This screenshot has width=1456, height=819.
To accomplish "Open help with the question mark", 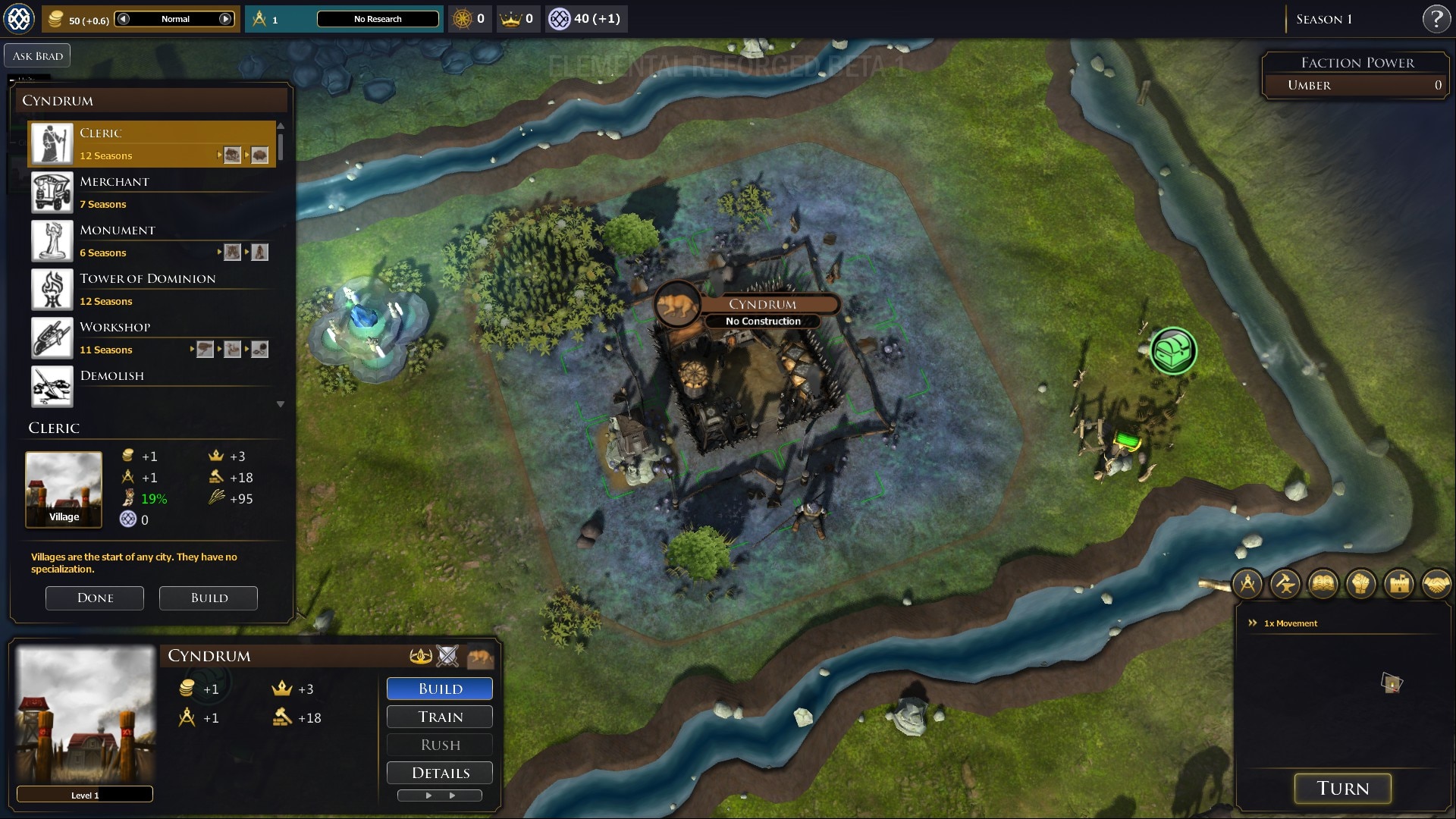I will (x=1436, y=19).
